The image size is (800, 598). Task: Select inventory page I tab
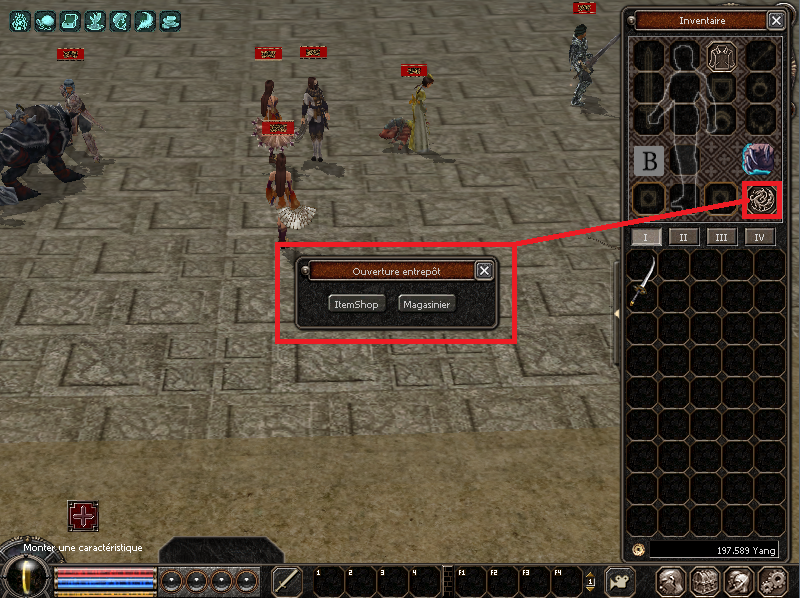pyautogui.click(x=645, y=237)
